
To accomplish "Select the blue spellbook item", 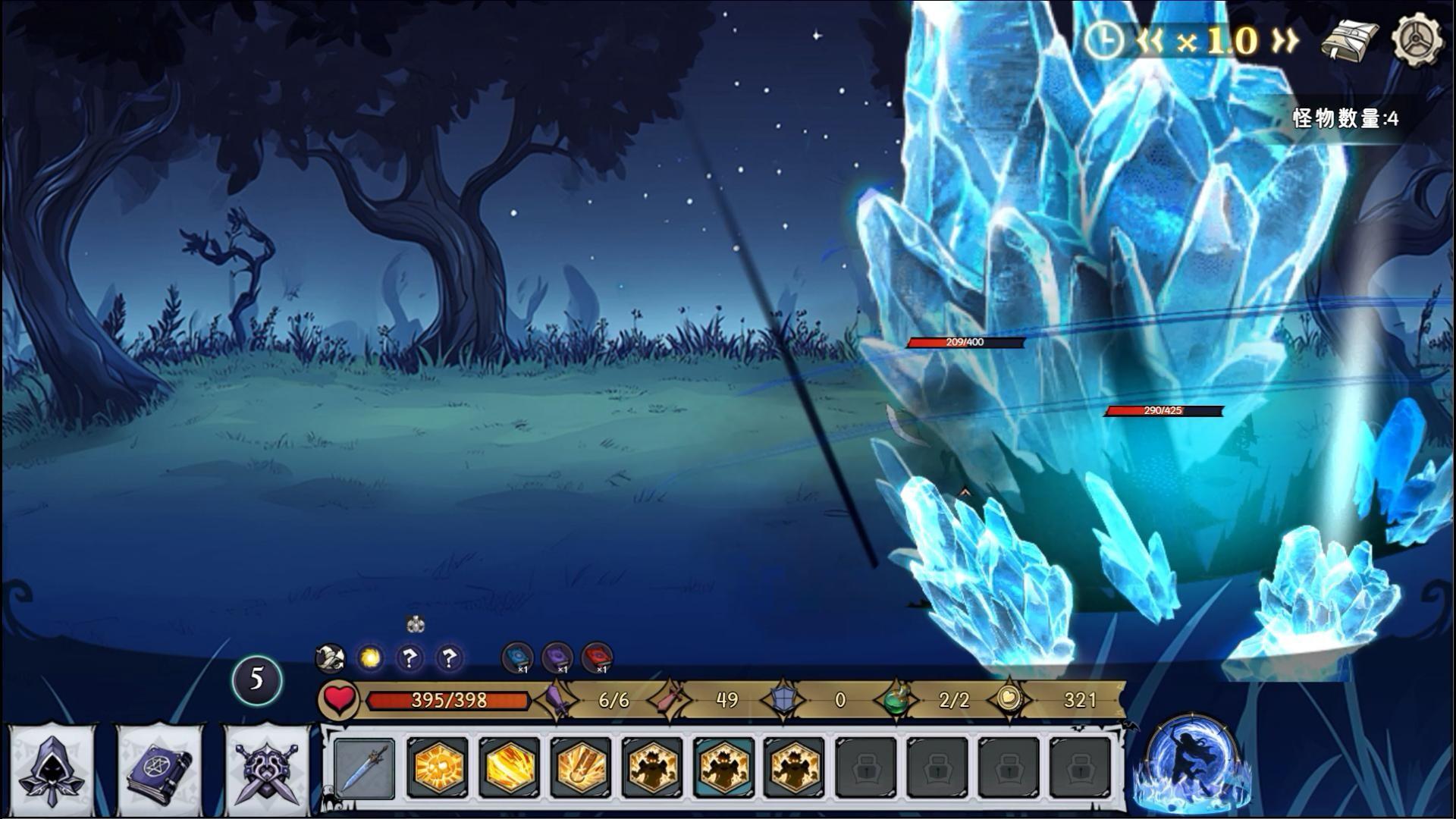I will 518,657.
